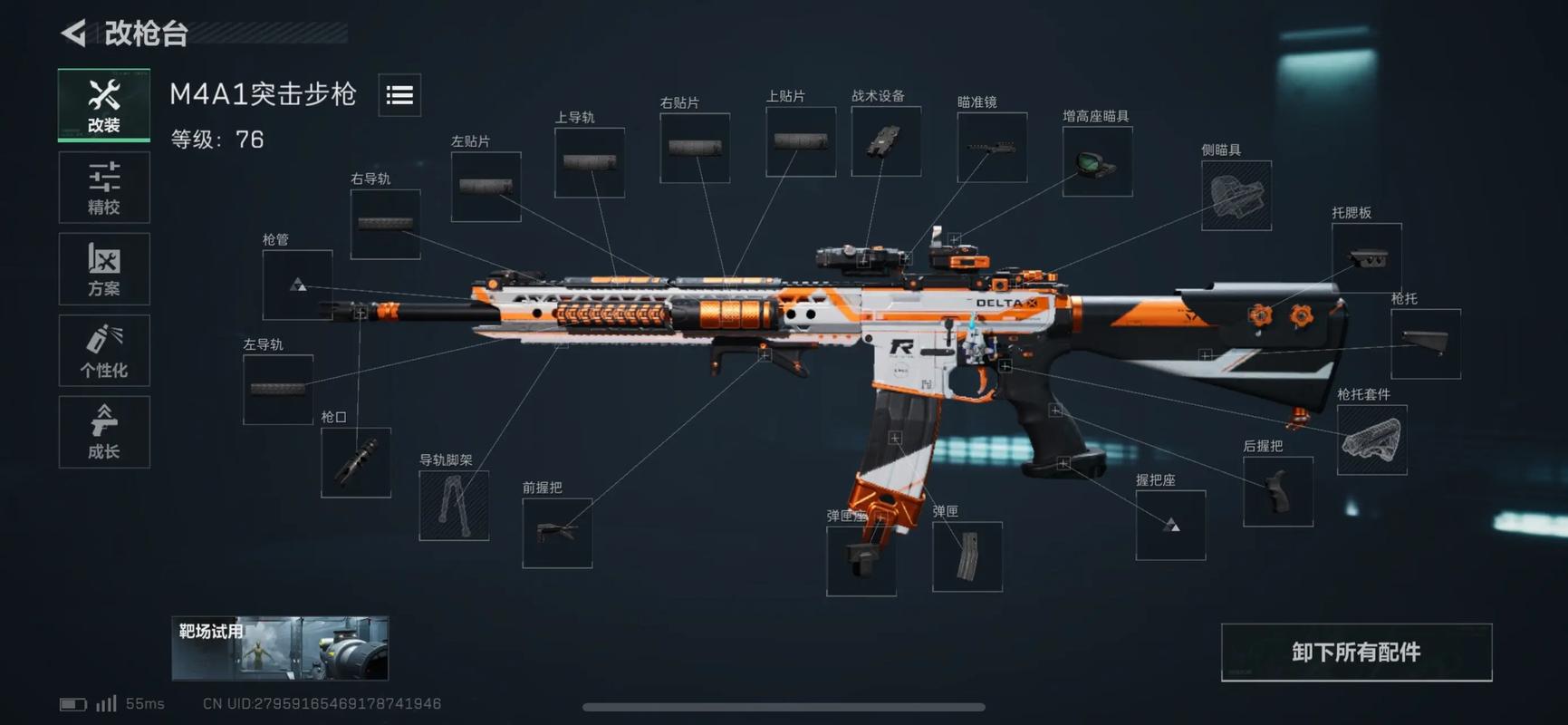Screen dimensions: 1568x725
Task: Select the 侧瞄具 side sight slot
Action: pos(1236,196)
